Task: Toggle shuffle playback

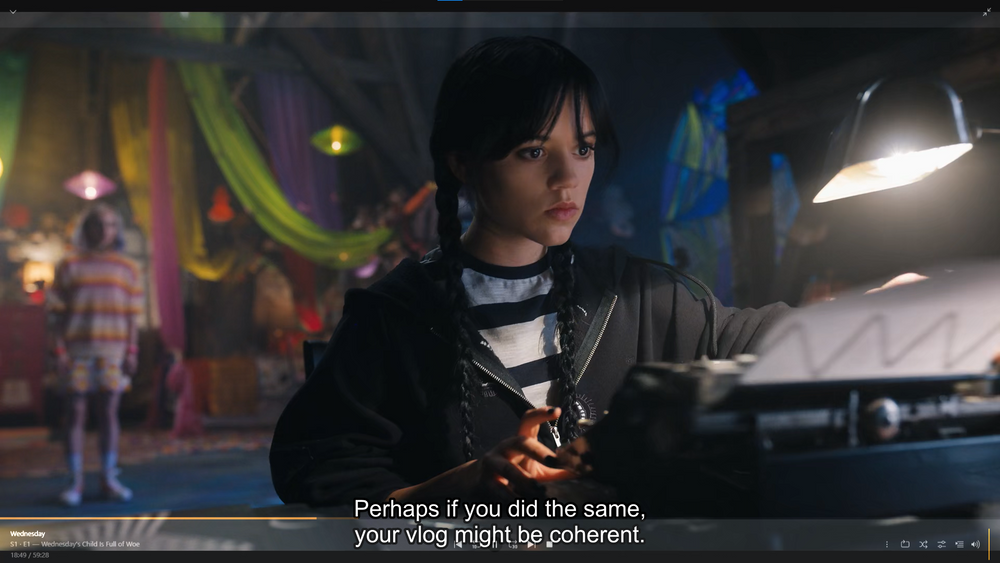Action: 923,544
